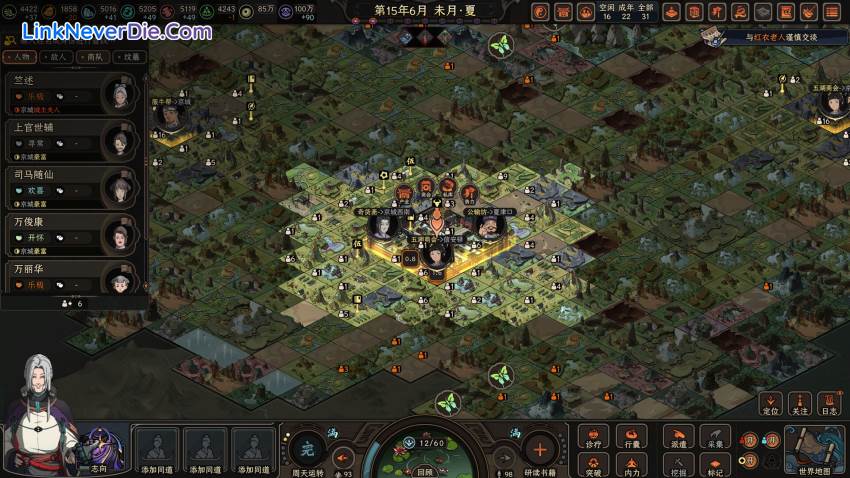
Task: Open the 日志 journal log
Action: 828,403
